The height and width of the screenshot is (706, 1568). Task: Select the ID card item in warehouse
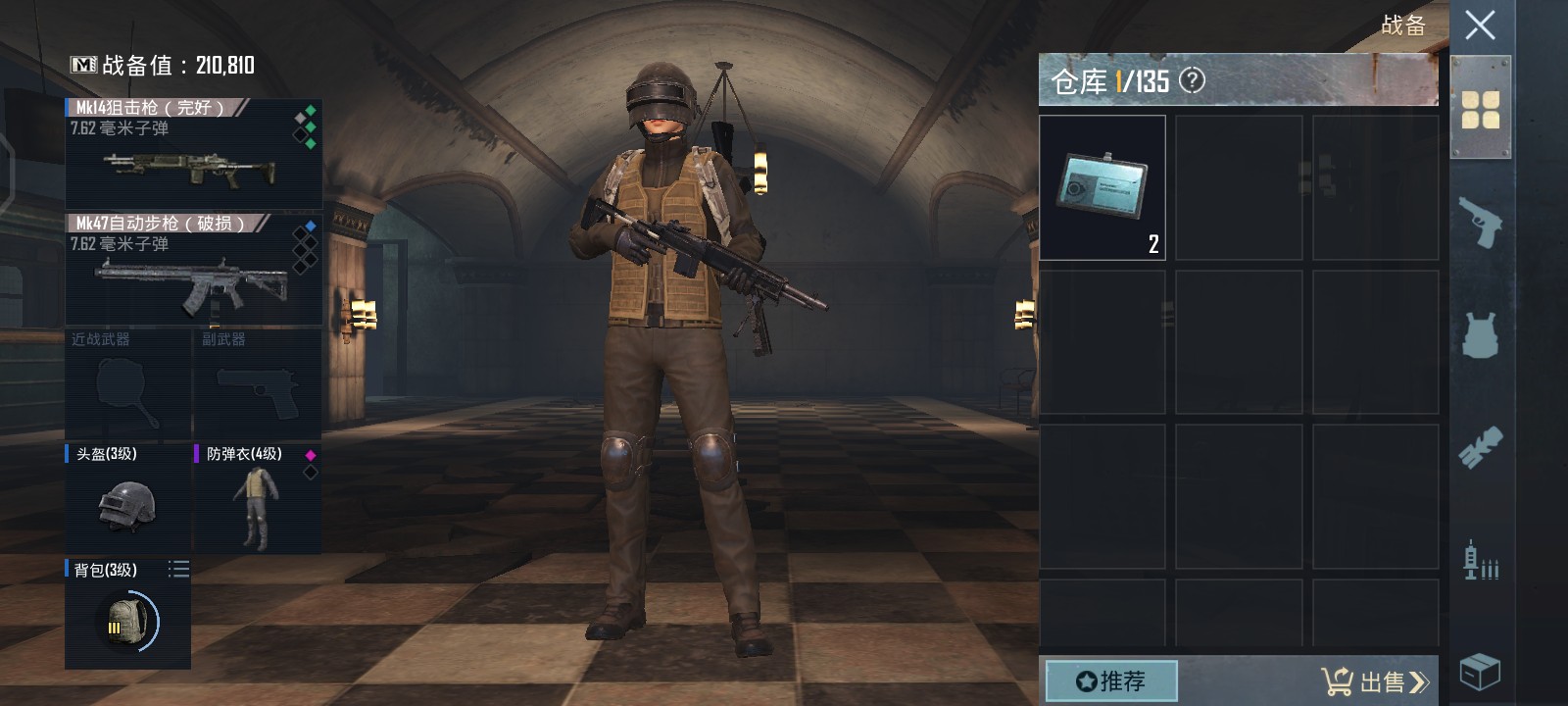click(x=1102, y=187)
